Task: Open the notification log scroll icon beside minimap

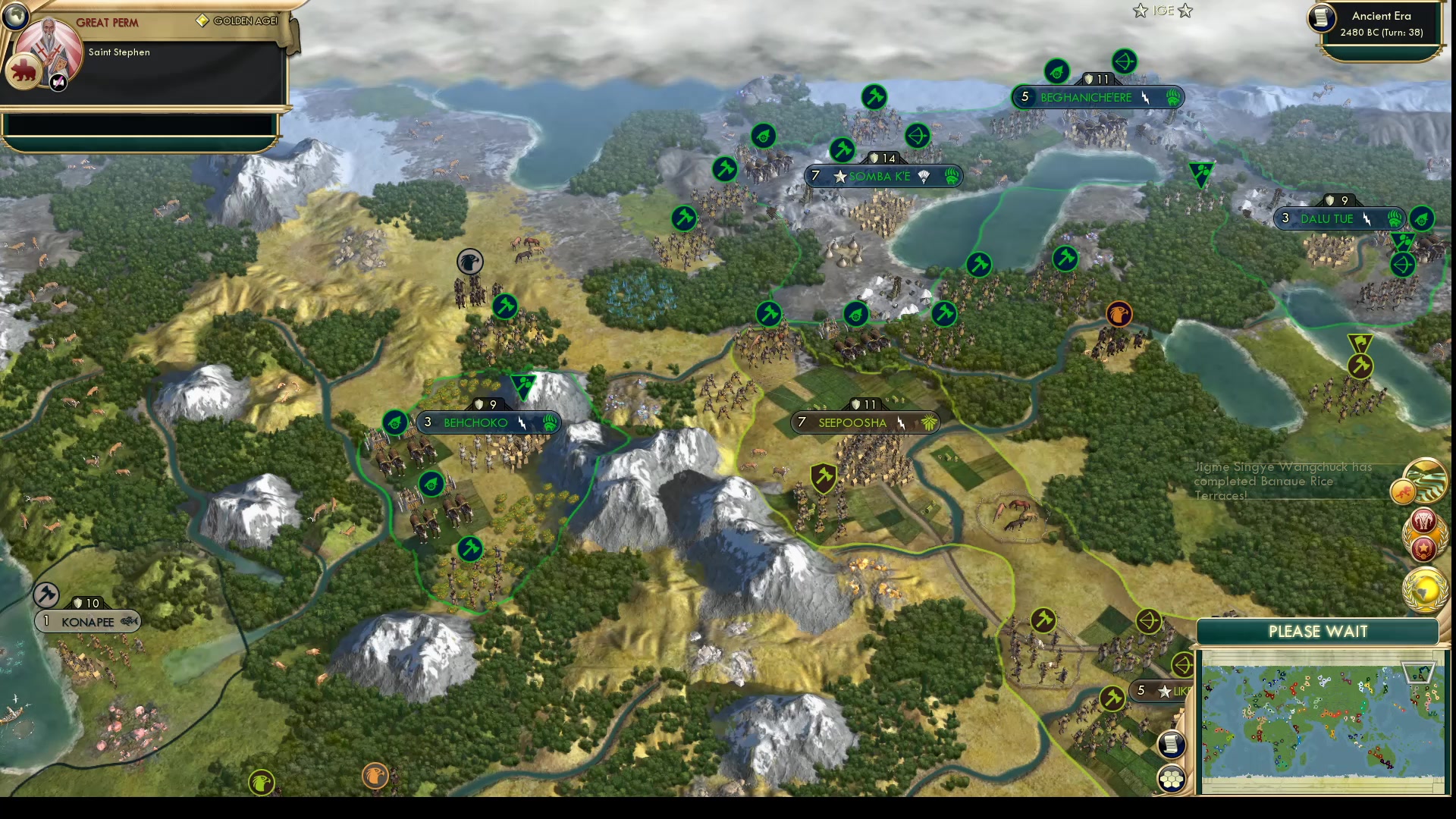Action: tap(1171, 744)
